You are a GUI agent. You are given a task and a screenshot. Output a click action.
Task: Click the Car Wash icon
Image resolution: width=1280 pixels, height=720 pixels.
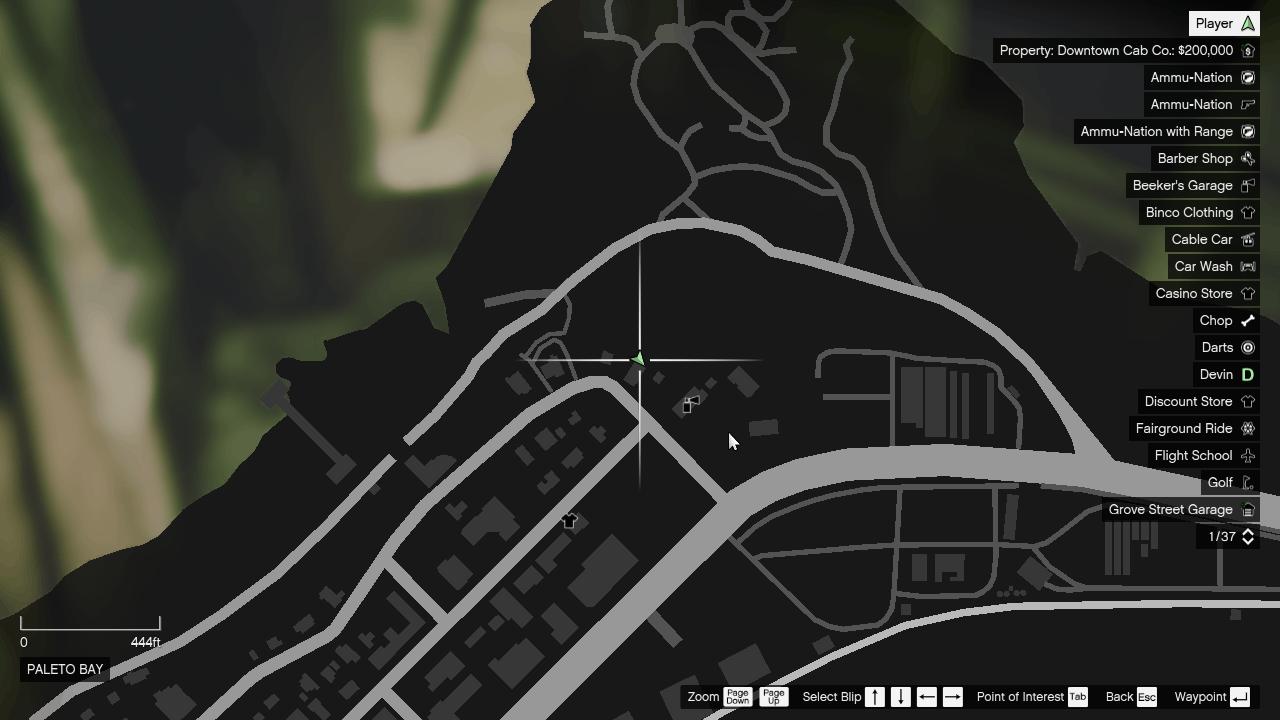coord(1247,266)
